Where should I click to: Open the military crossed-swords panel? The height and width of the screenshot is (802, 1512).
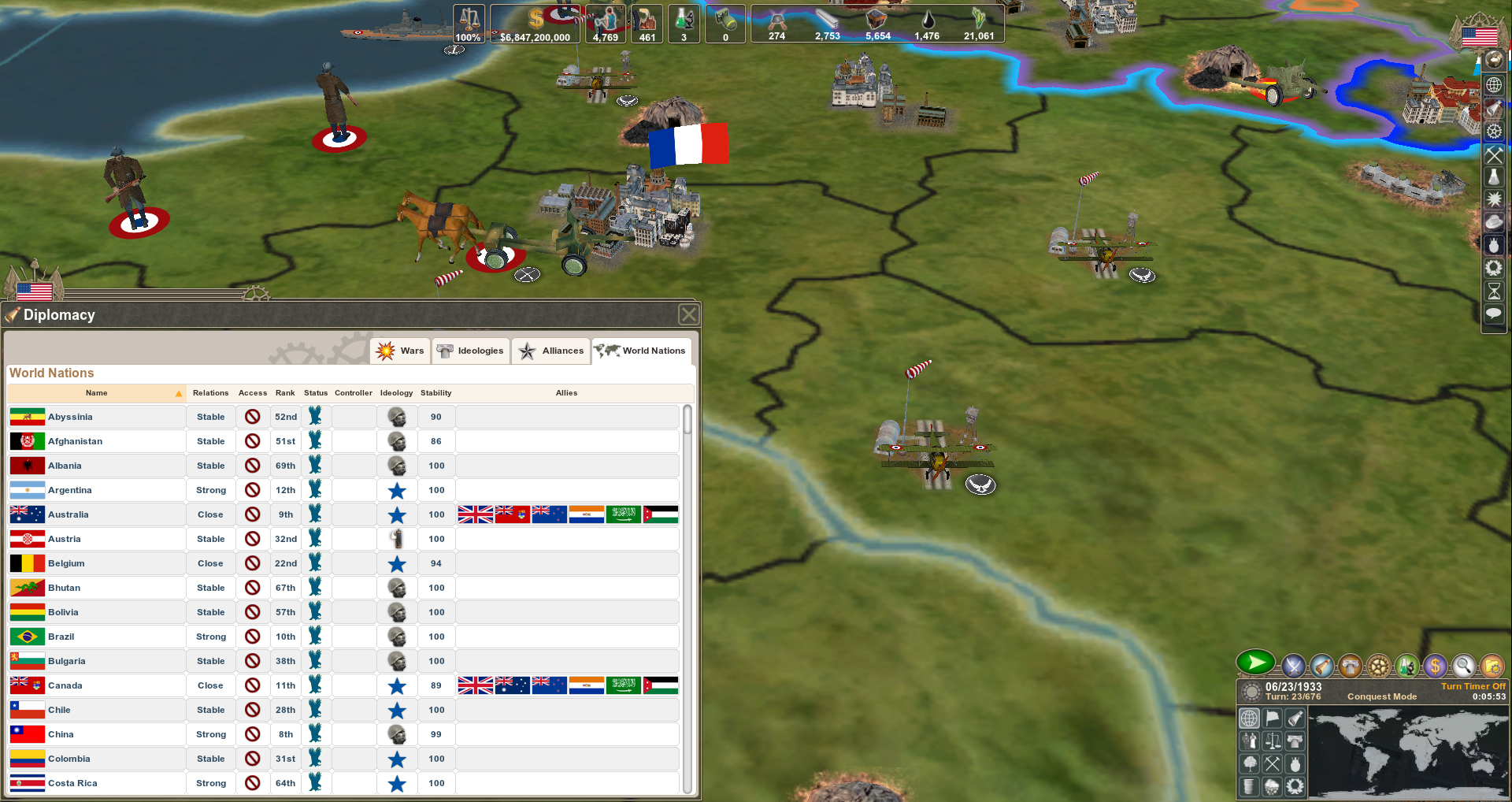coord(1293,666)
